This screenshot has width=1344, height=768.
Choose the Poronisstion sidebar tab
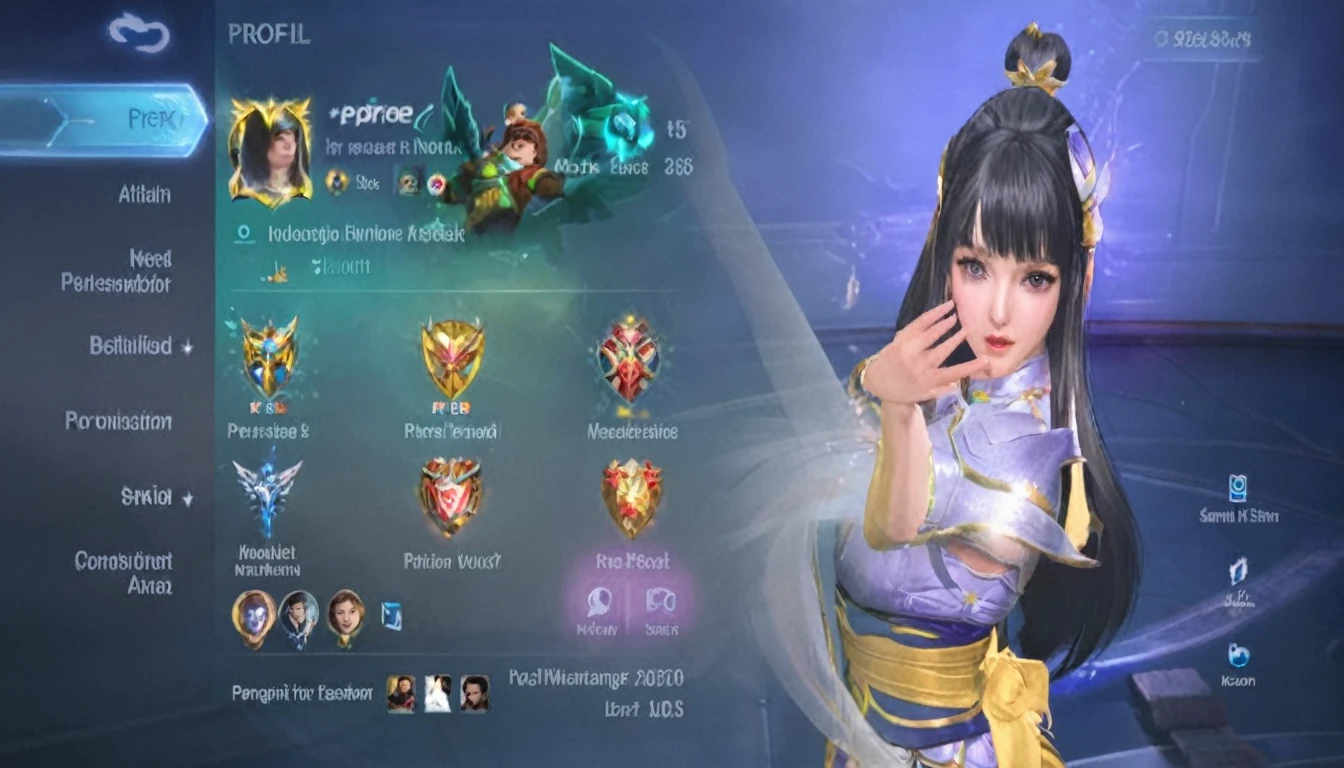(x=119, y=421)
